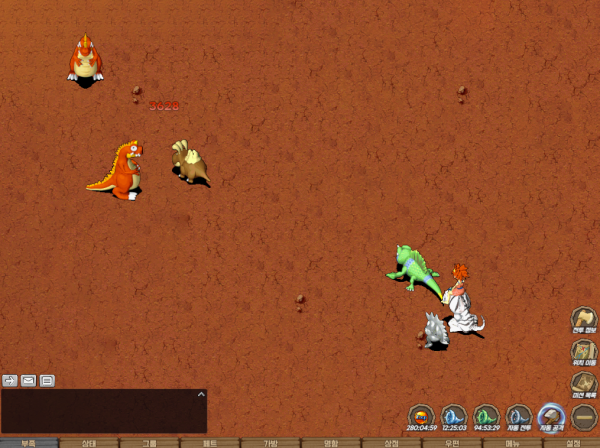Collapse the side icons with the minus button
The height and width of the screenshot is (448, 600).
584,416
